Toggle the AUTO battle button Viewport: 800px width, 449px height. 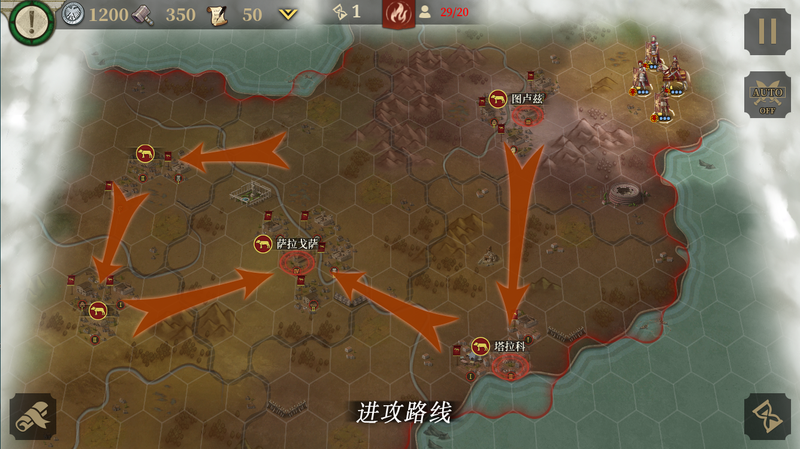[767, 96]
